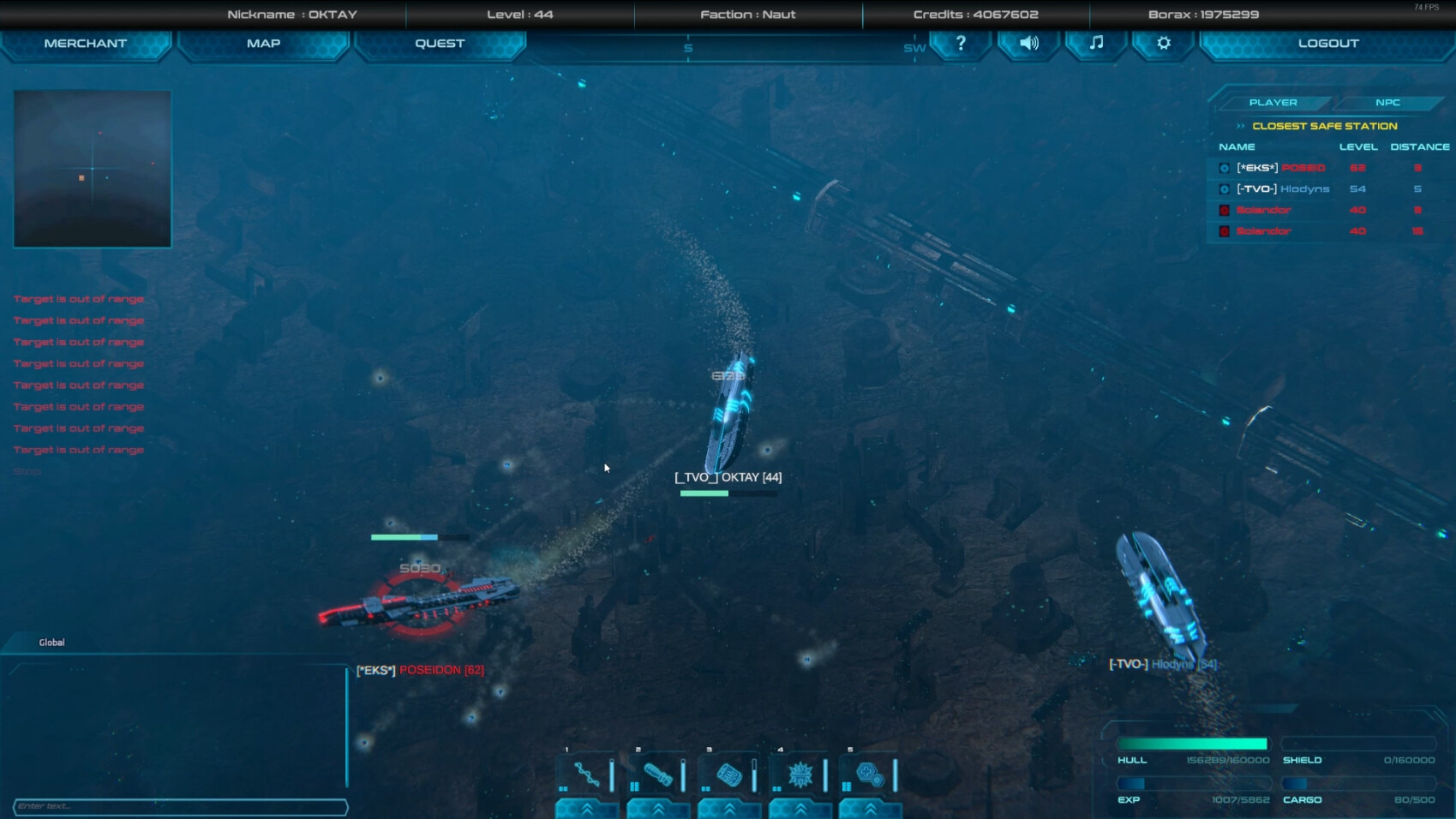Expand hotbar slot 1 with its chevron
Screen dimensions: 1456x819
[585, 806]
